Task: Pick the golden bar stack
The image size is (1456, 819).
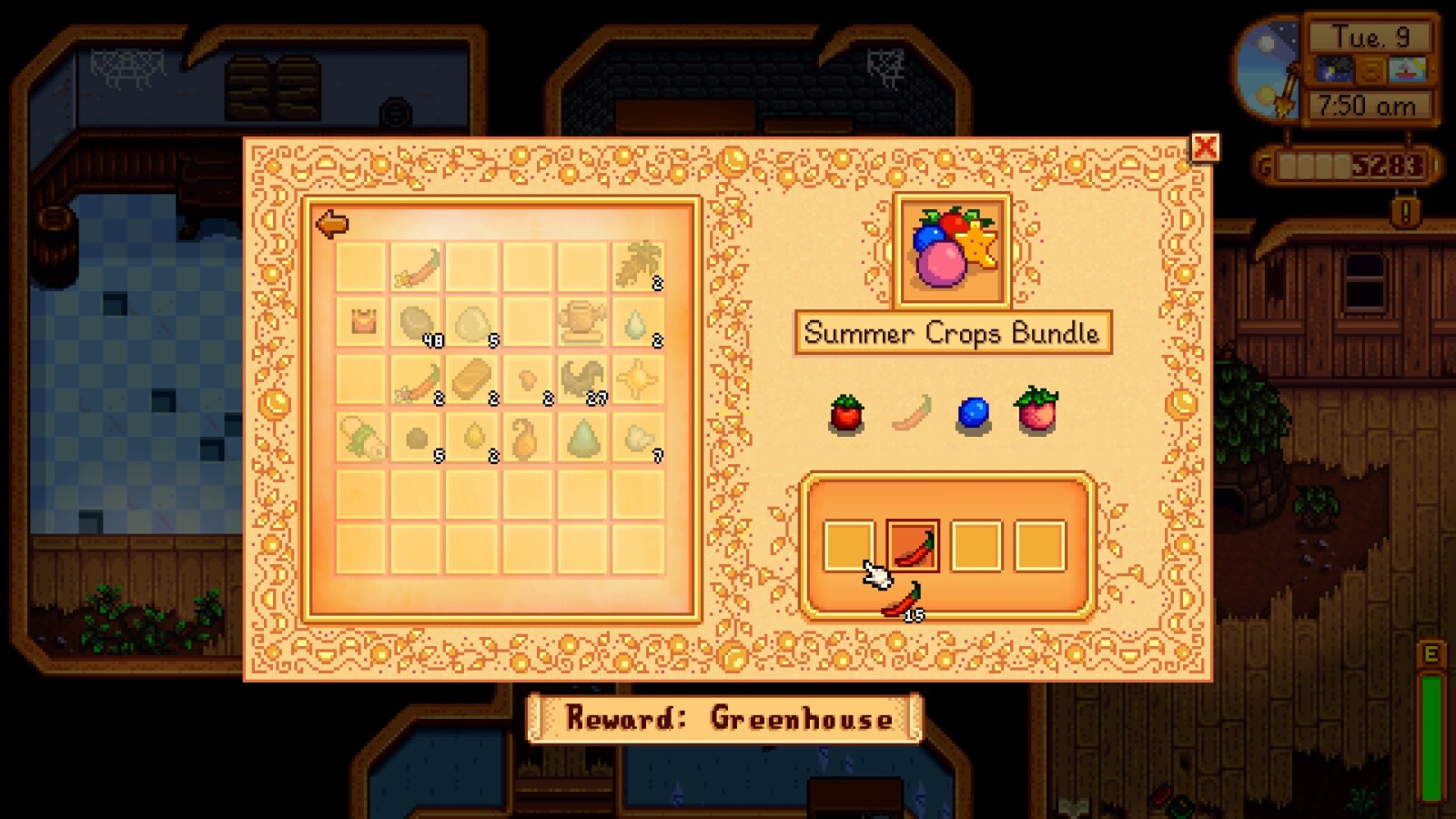Action: pos(472,379)
